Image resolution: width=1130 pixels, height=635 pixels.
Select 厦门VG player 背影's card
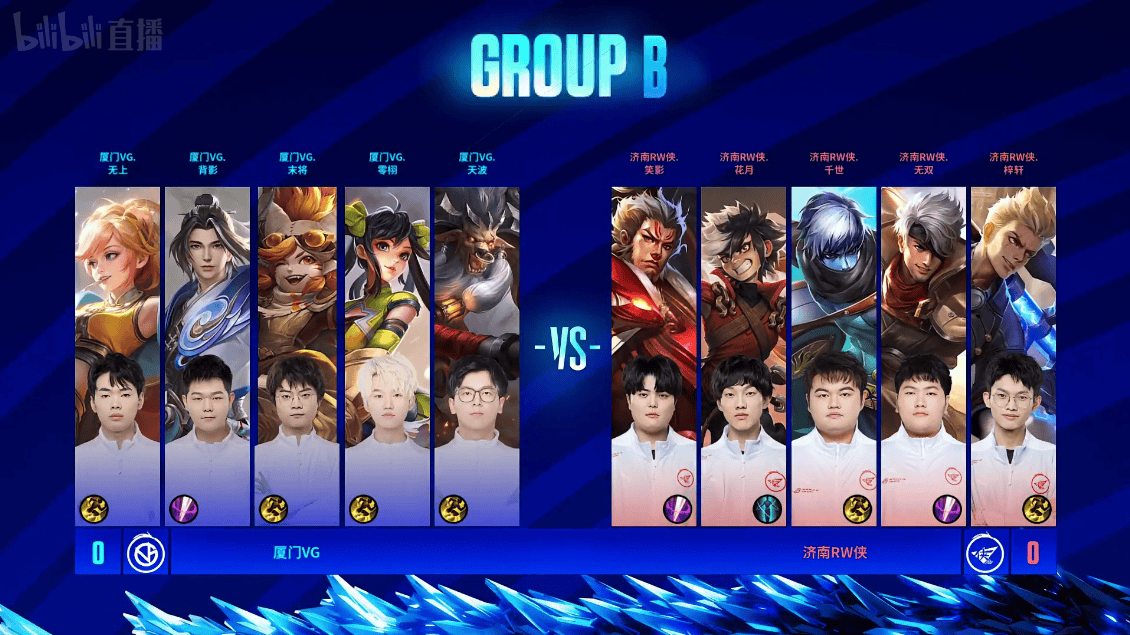point(207,355)
